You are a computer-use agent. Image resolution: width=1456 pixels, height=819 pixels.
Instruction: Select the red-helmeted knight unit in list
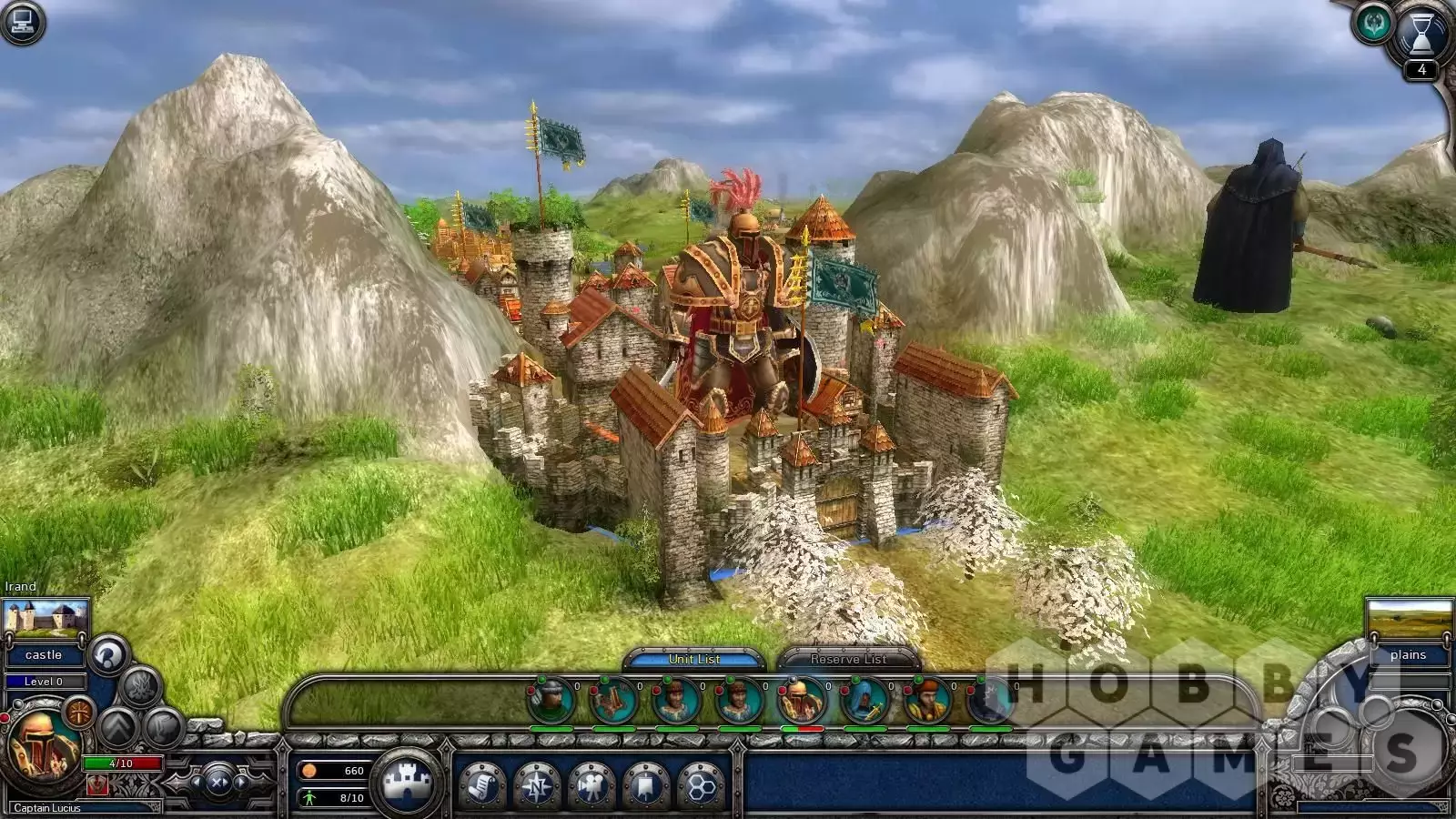click(802, 702)
